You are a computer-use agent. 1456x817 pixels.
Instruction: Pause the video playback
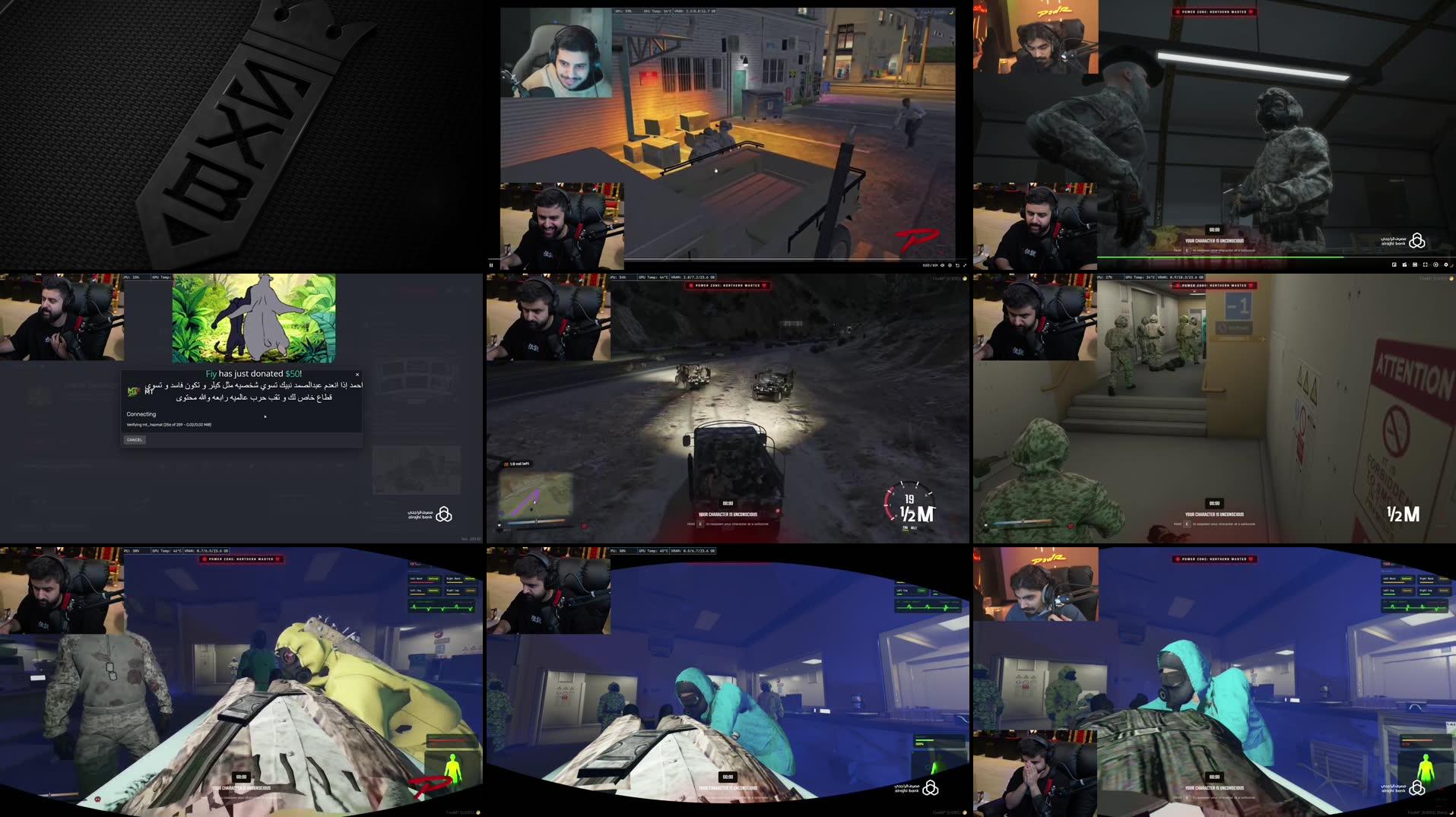[x=491, y=264]
